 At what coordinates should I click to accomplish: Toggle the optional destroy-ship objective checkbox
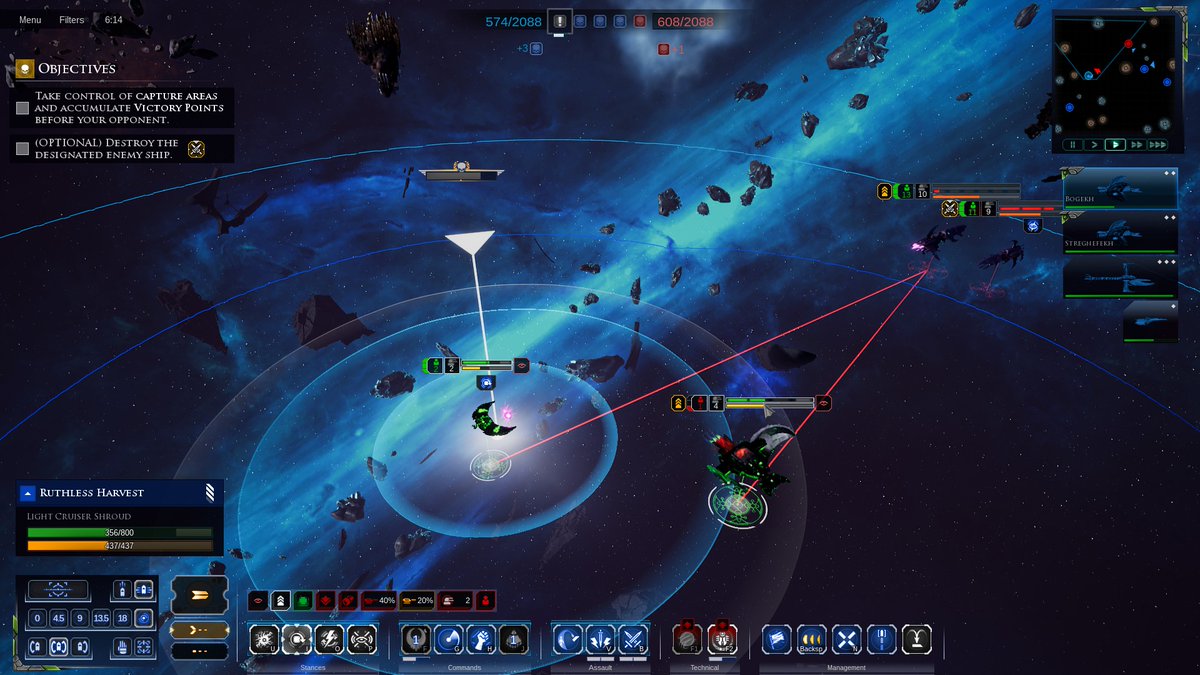pos(23,149)
